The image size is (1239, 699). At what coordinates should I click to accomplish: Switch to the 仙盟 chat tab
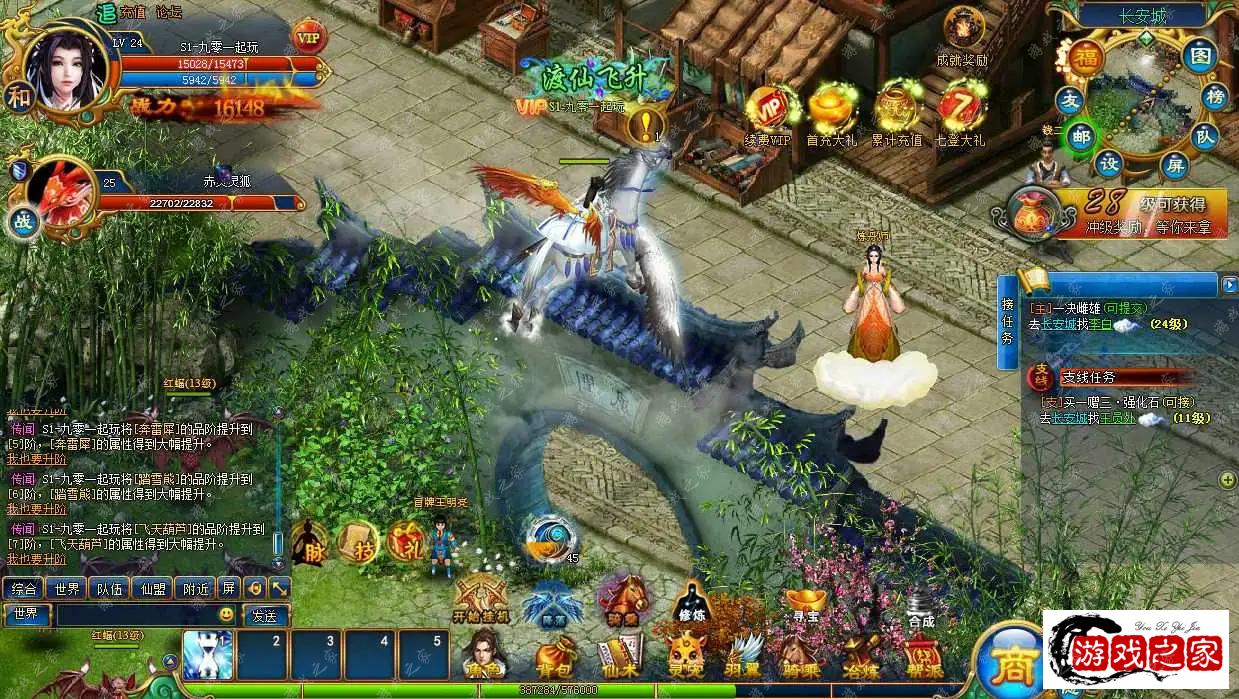[154, 588]
